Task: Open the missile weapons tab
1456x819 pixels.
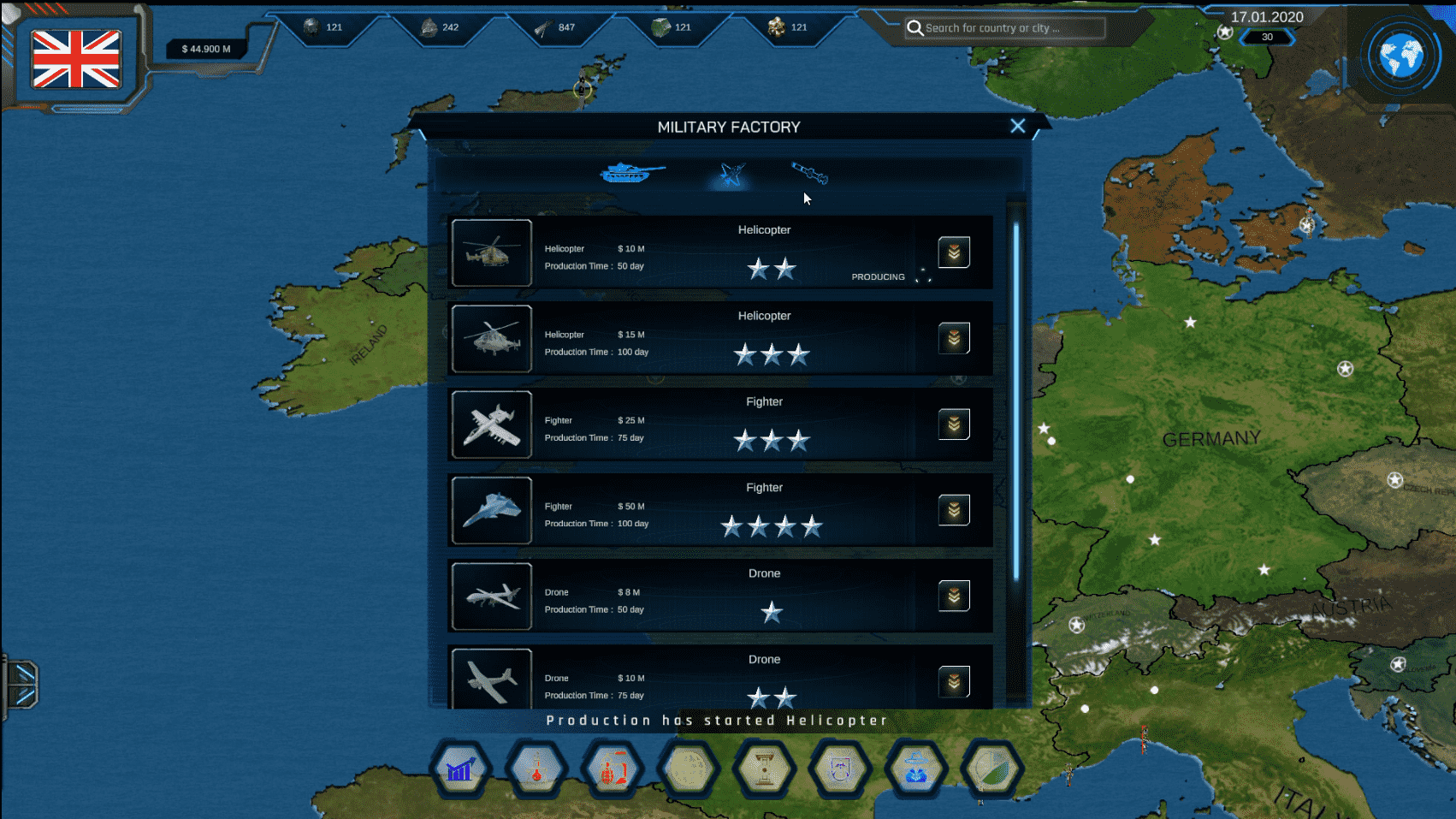Action: point(809,173)
